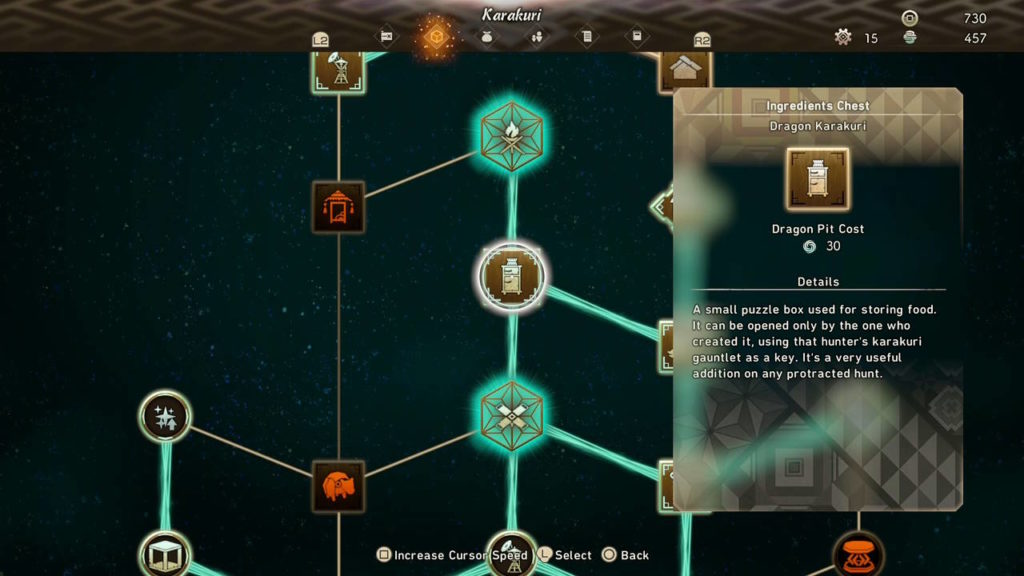Screen dimensions: 1024x576
Task: Open the two-figures tab
Action: (537, 37)
